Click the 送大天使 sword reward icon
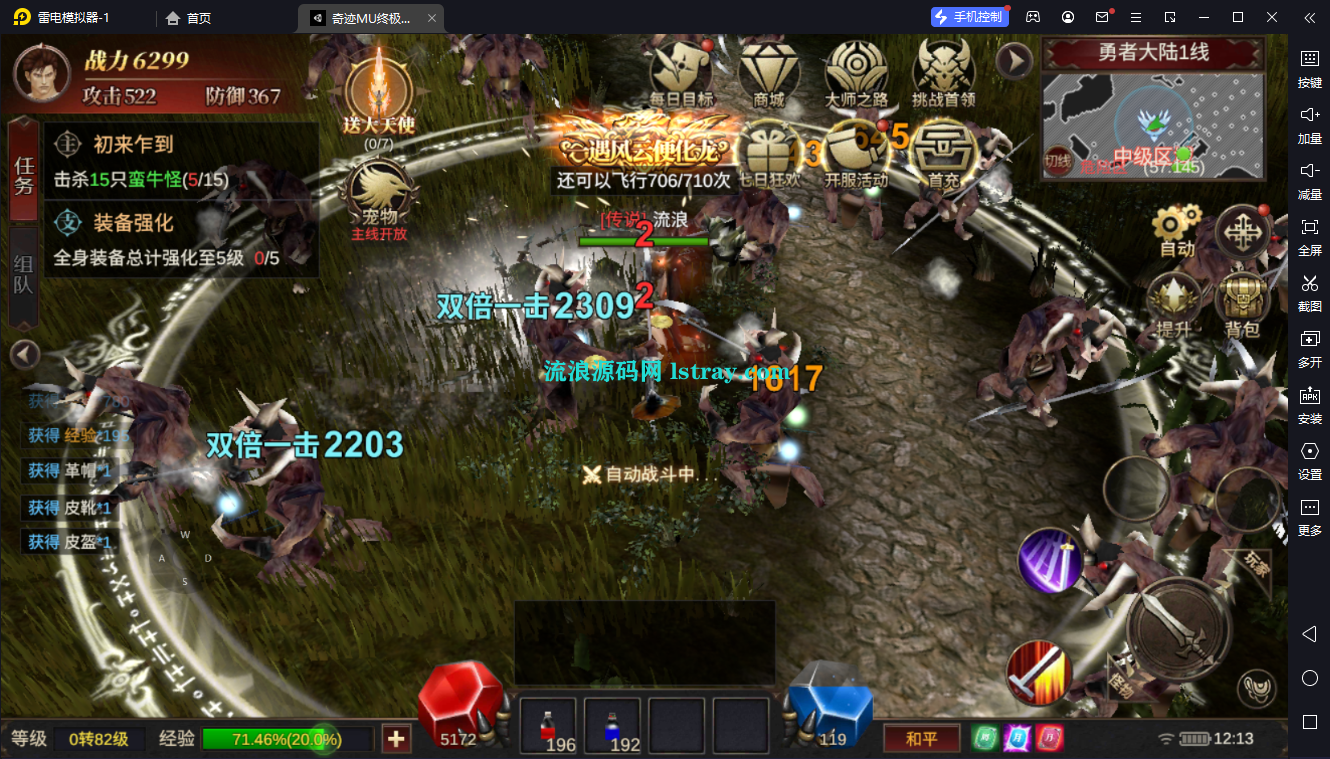 coord(378,92)
